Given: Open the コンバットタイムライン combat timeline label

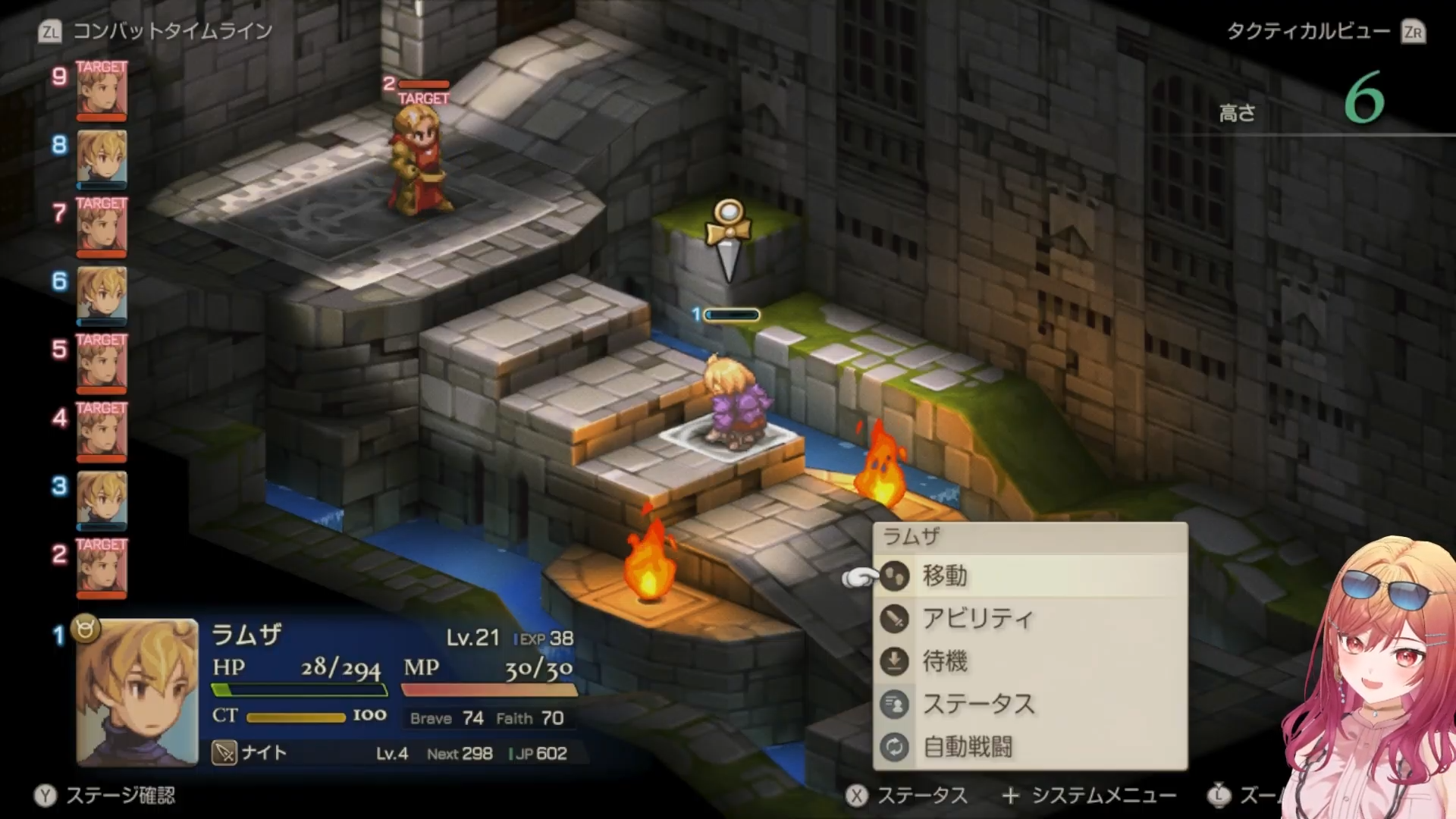Looking at the screenshot, I should [x=171, y=31].
